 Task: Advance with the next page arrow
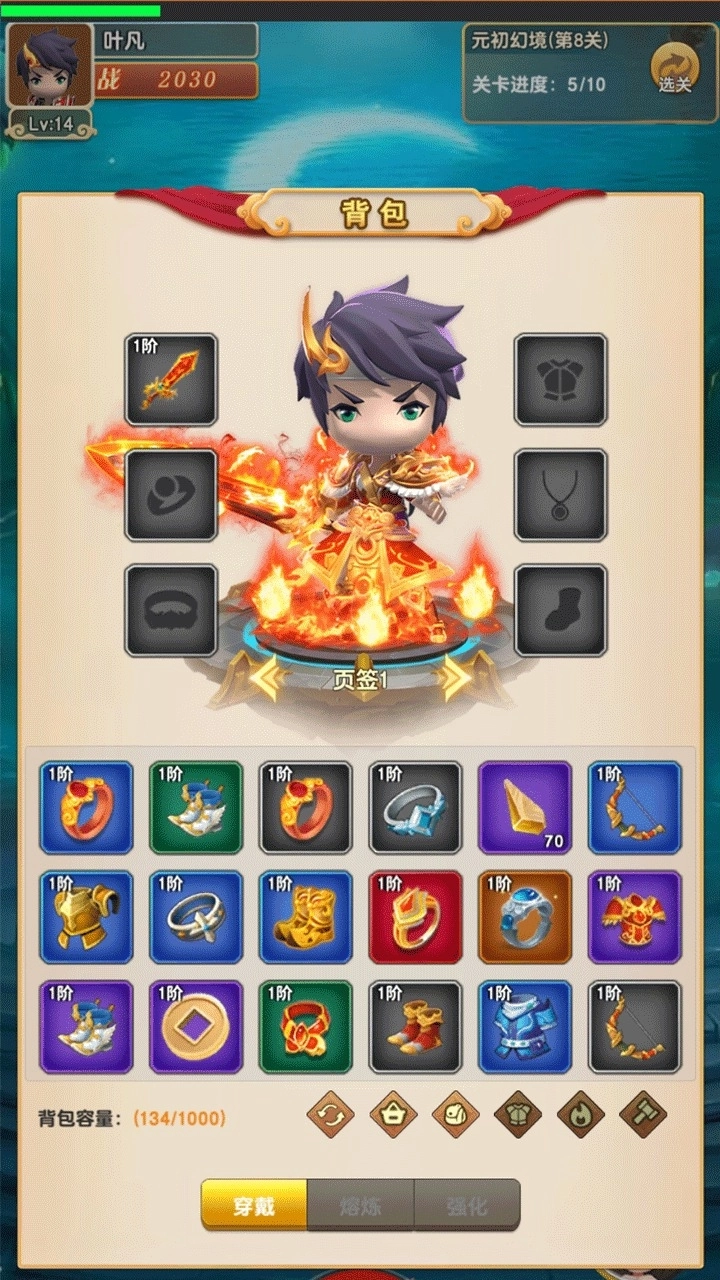pos(456,679)
